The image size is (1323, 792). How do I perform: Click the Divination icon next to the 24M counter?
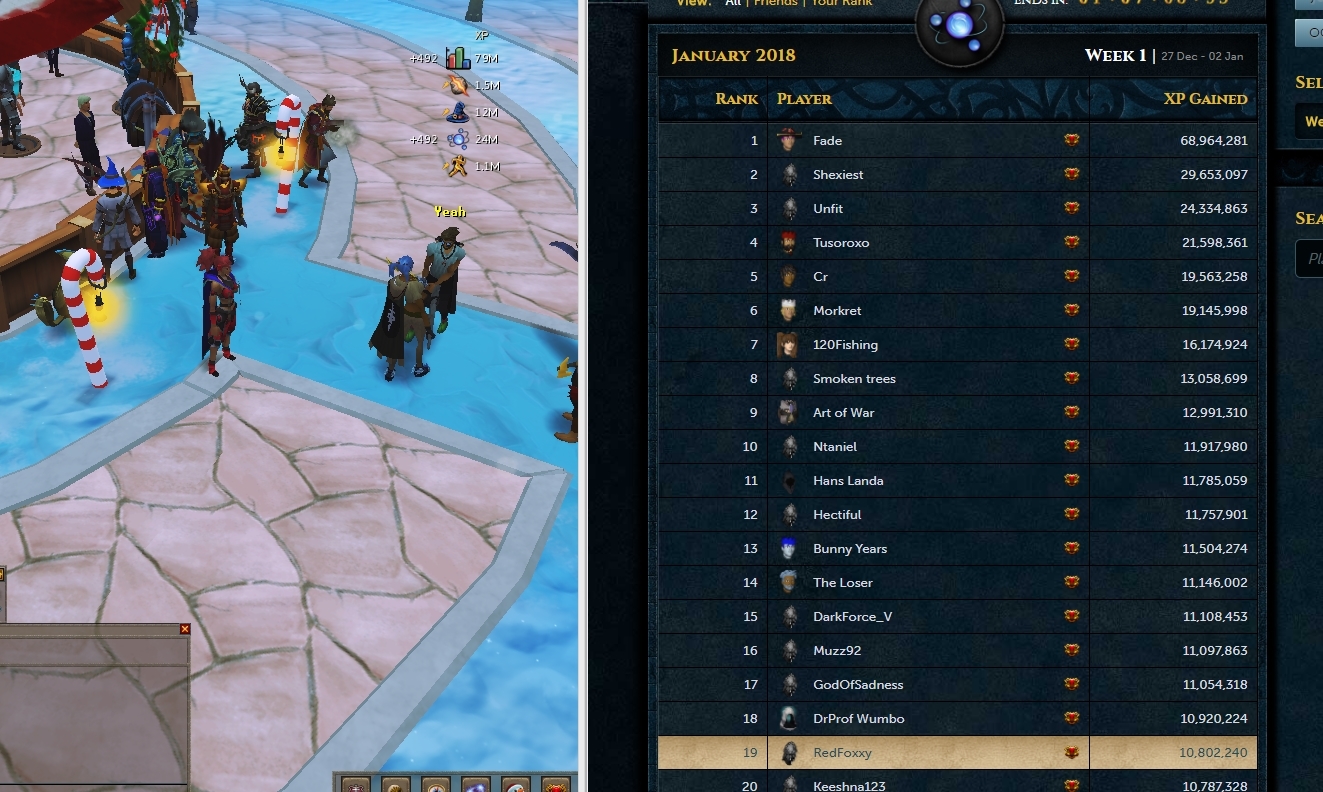click(x=458, y=139)
